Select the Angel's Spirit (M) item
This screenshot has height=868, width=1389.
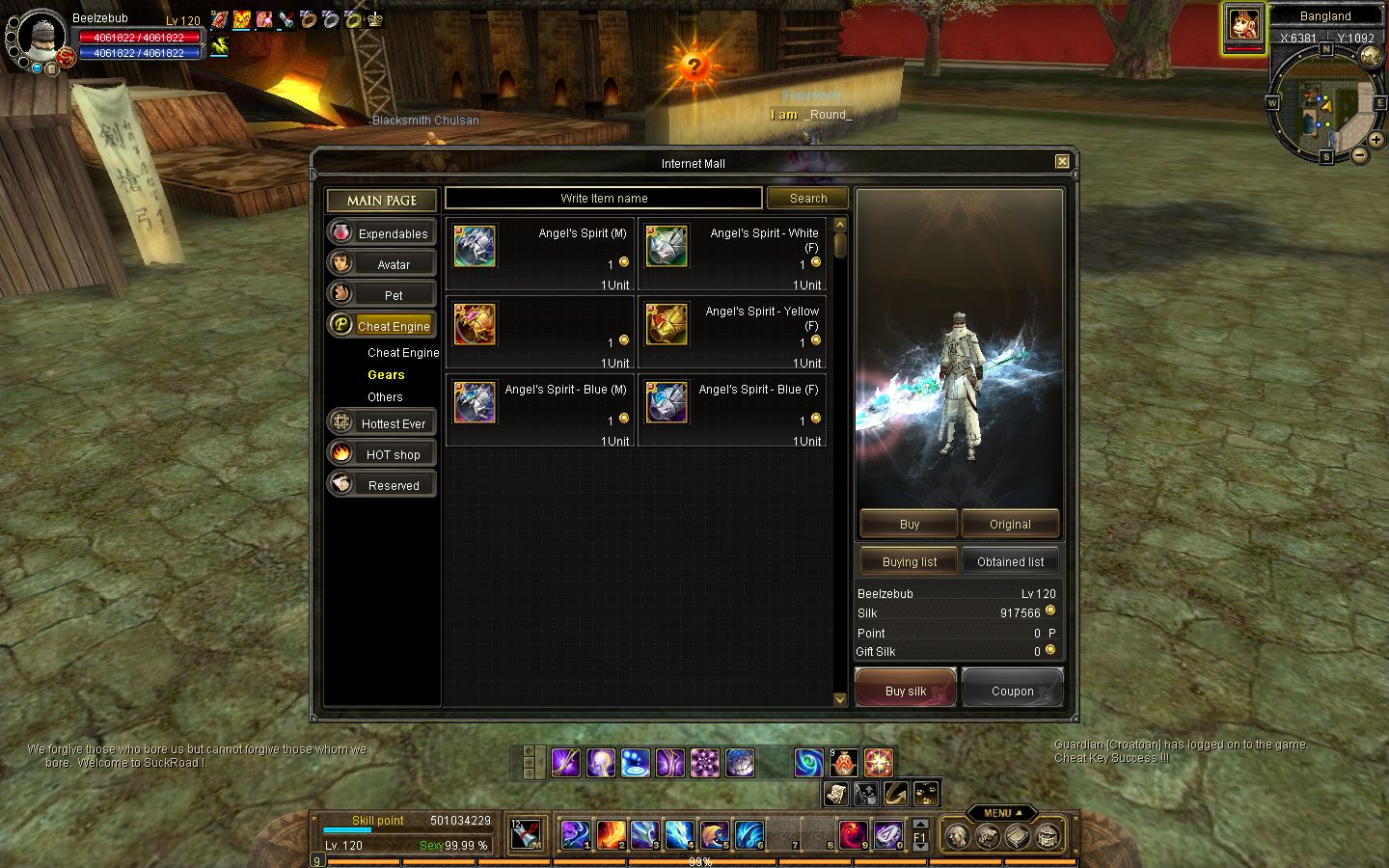pos(540,255)
